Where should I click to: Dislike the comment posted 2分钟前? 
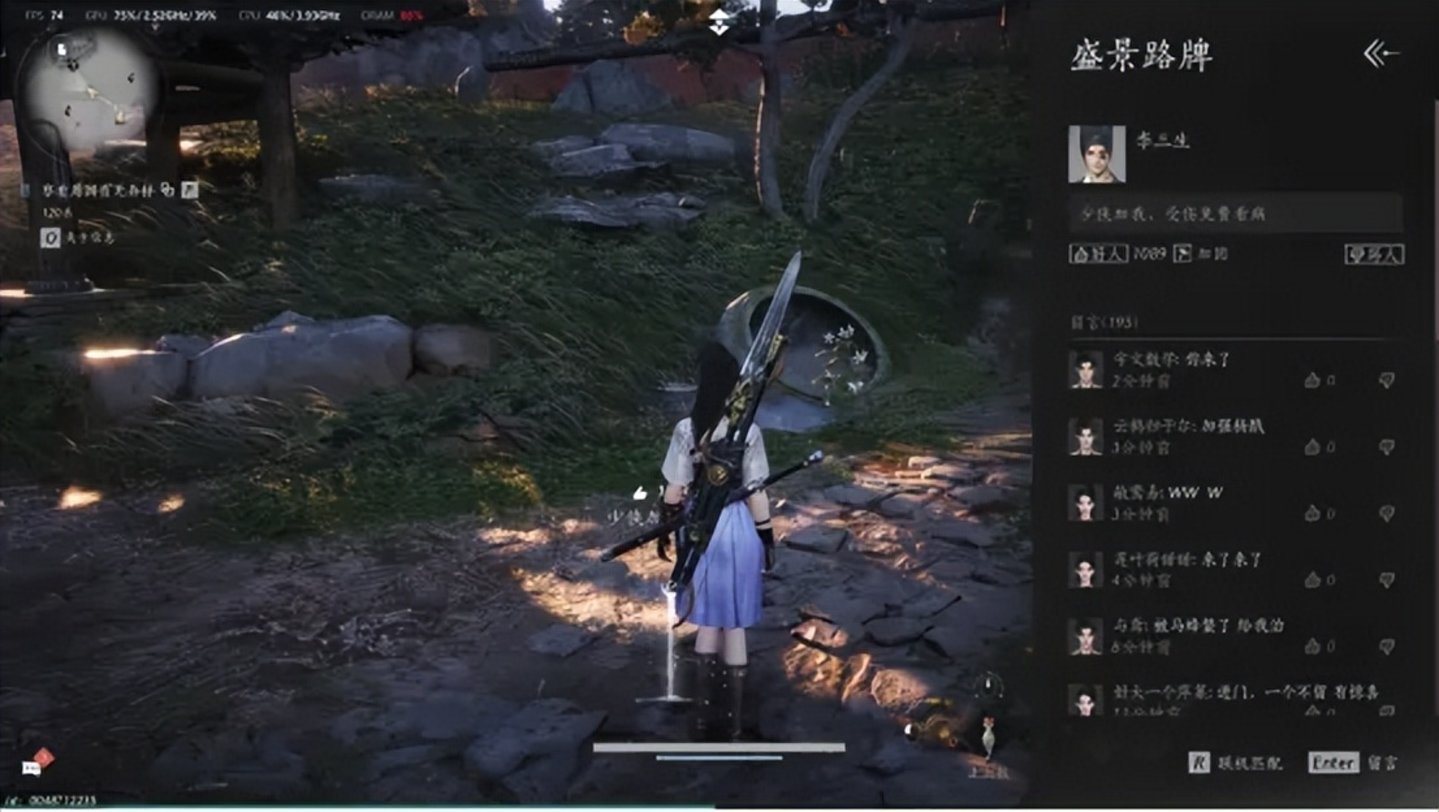1386,380
